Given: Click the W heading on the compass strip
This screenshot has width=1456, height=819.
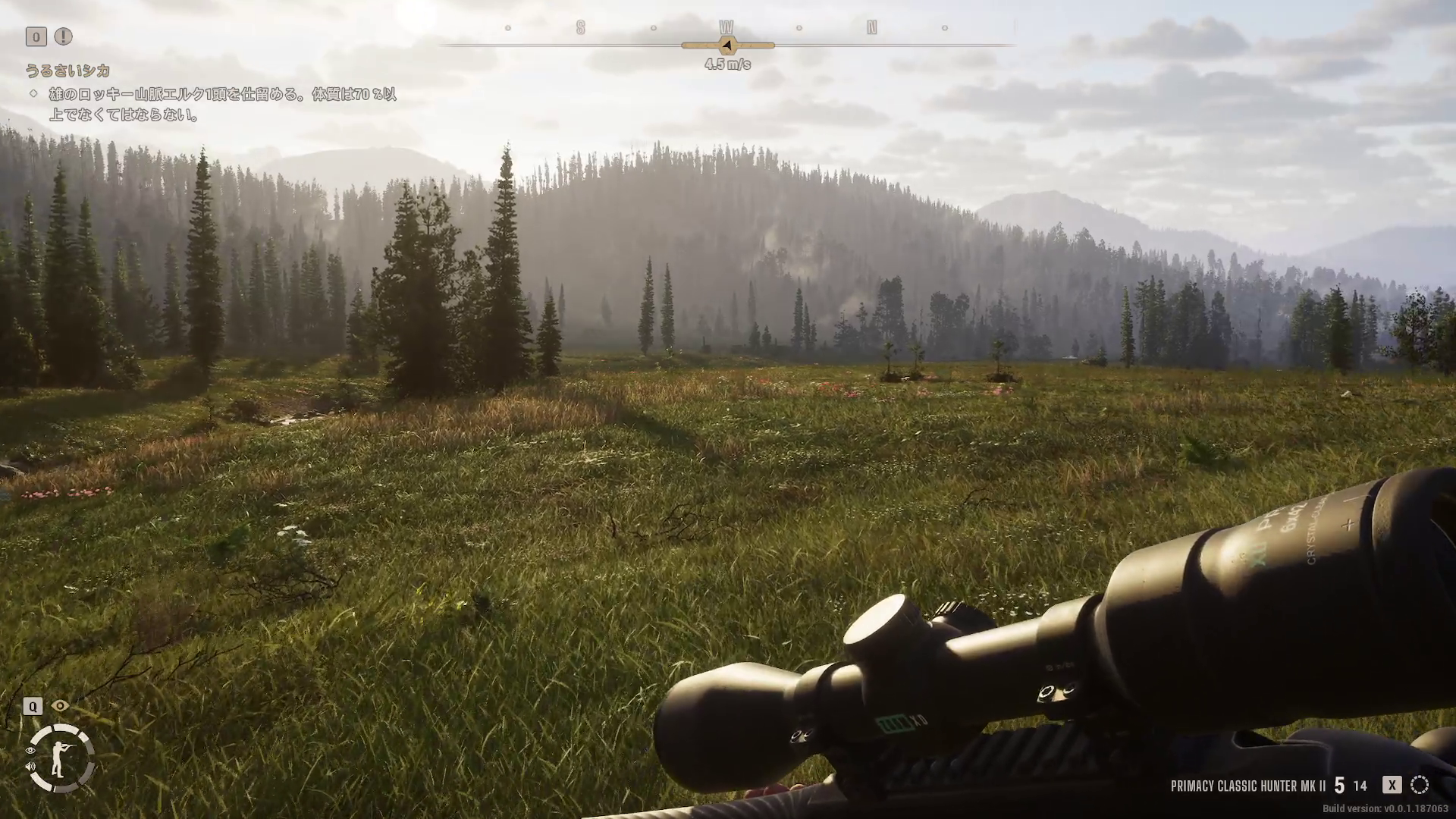Looking at the screenshot, I should pyautogui.click(x=726, y=28).
